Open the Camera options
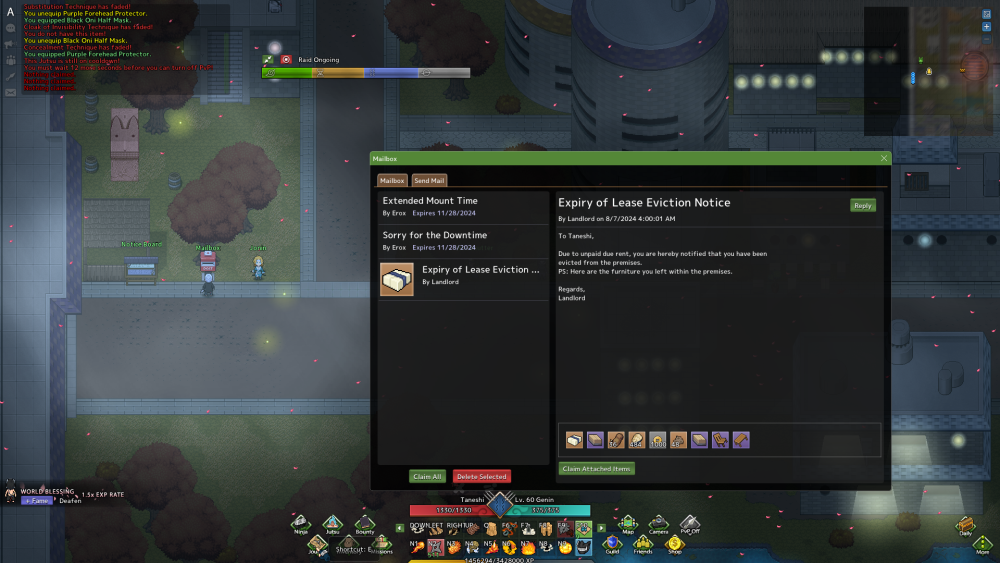Image resolution: width=1000 pixels, height=563 pixels. pyautogui.click(x=658, y=524)
